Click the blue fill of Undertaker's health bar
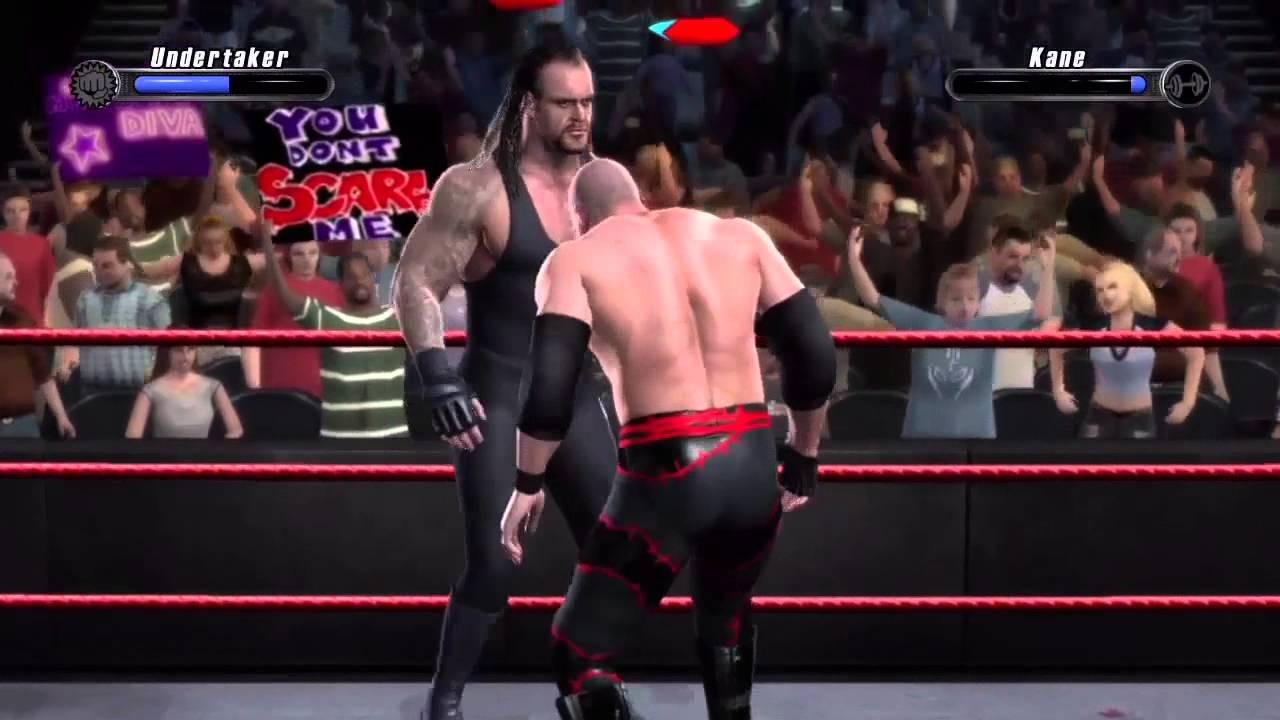The height and width of the screenshot is (720, 1280). (x=180, y=85)
